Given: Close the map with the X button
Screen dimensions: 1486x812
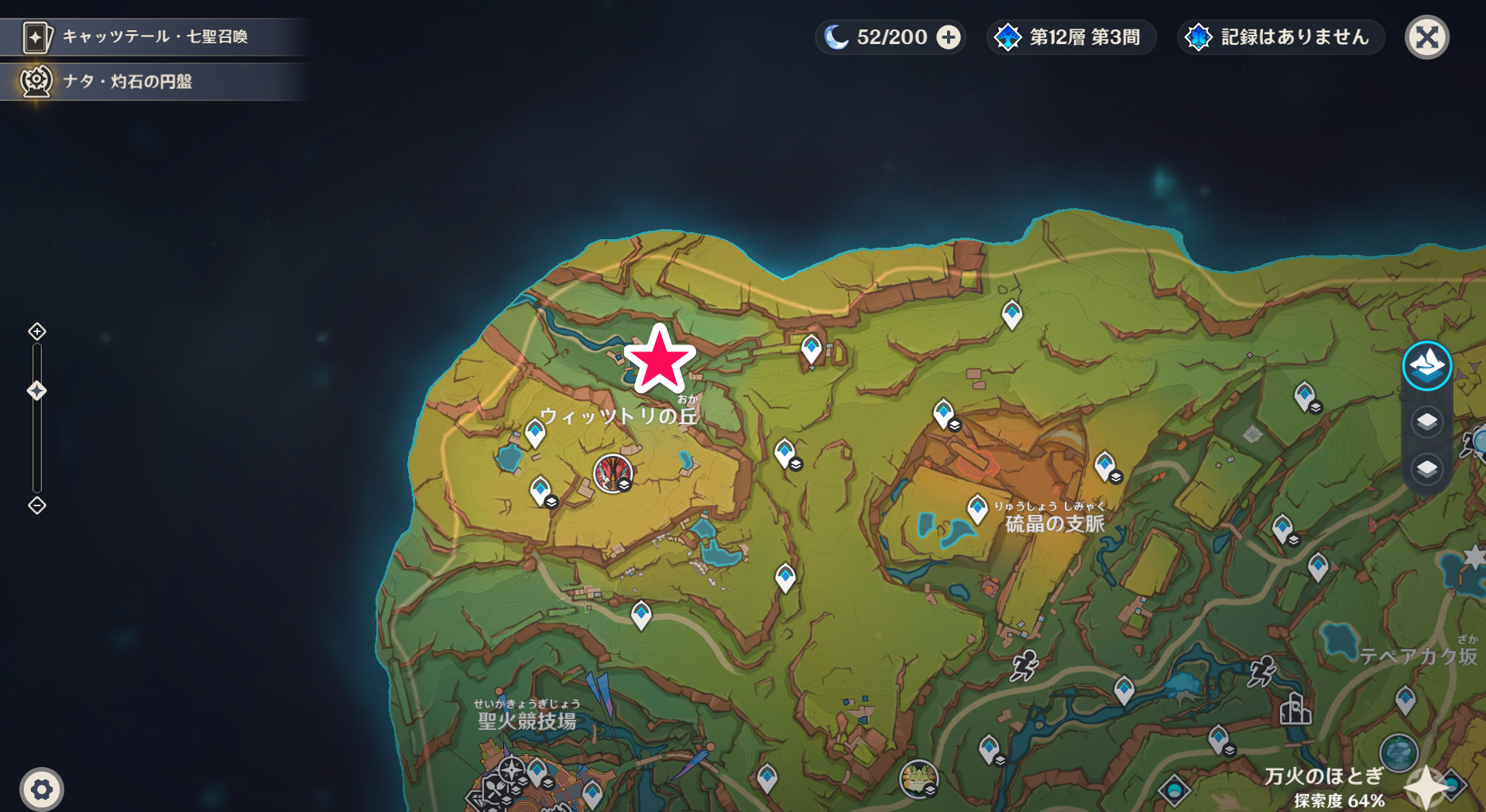Looking at the screenshot, I should (x=1426, y=37).
